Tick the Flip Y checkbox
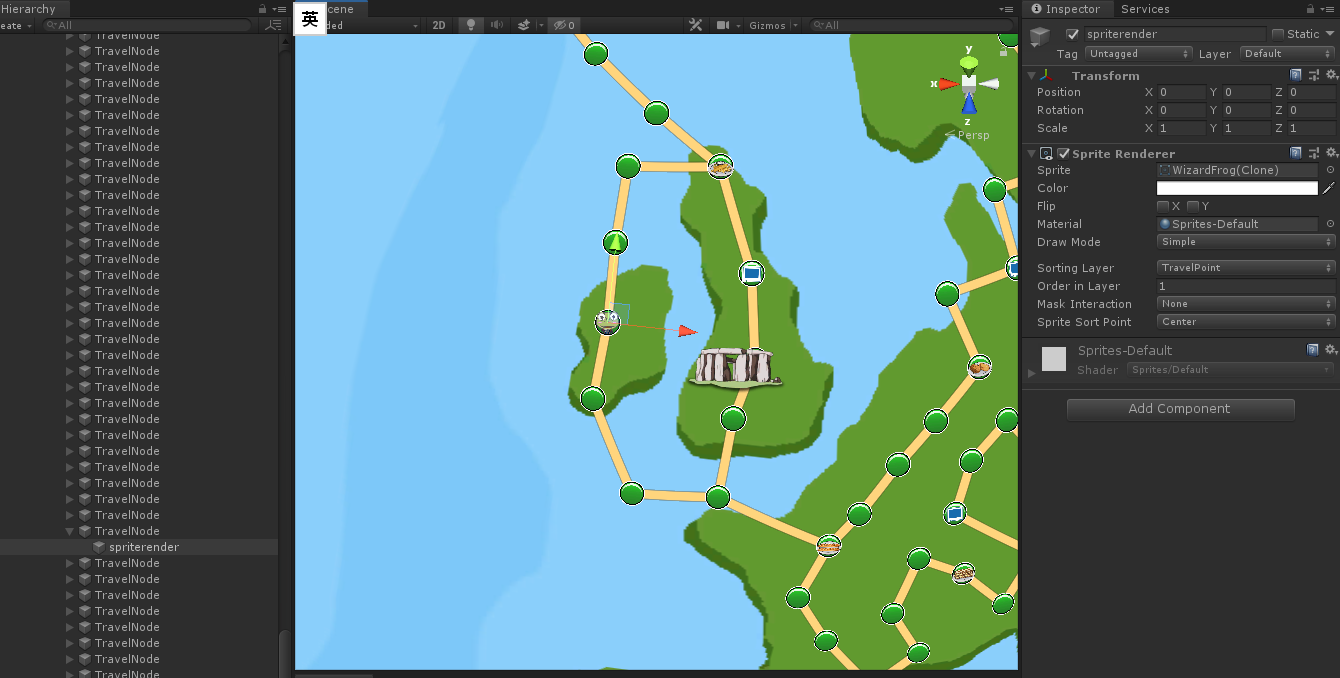 pos(1193,206)
